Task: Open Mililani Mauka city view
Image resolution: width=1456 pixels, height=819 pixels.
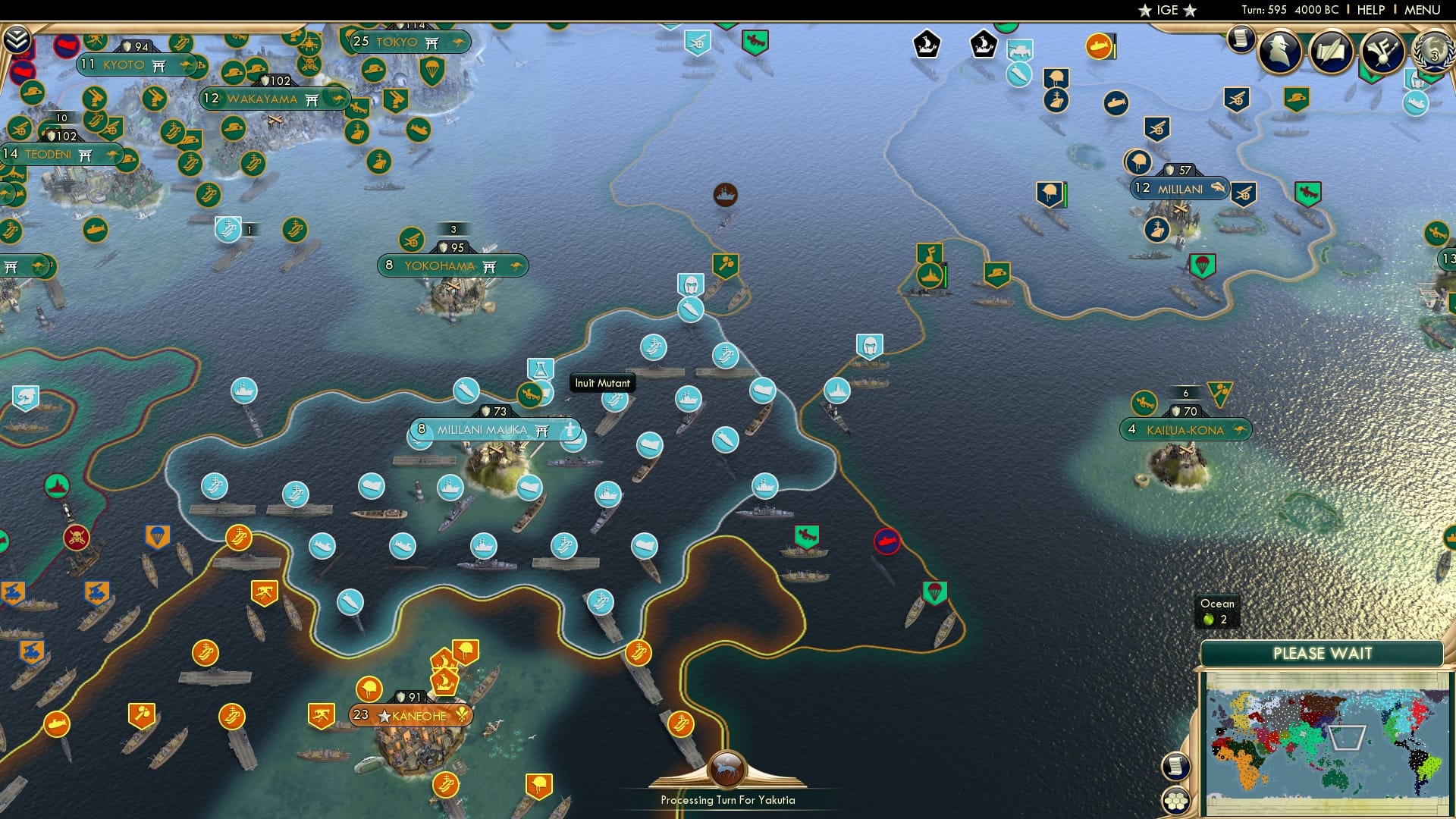Action: 483,428
